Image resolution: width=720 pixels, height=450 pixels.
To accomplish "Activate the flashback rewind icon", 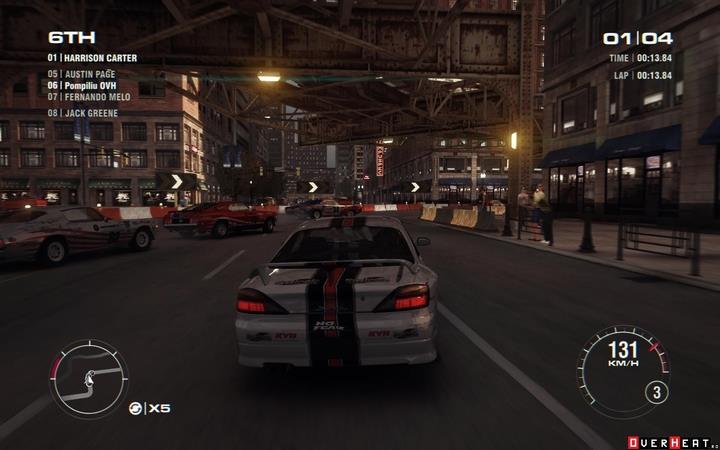I will [x=135, y=408].
